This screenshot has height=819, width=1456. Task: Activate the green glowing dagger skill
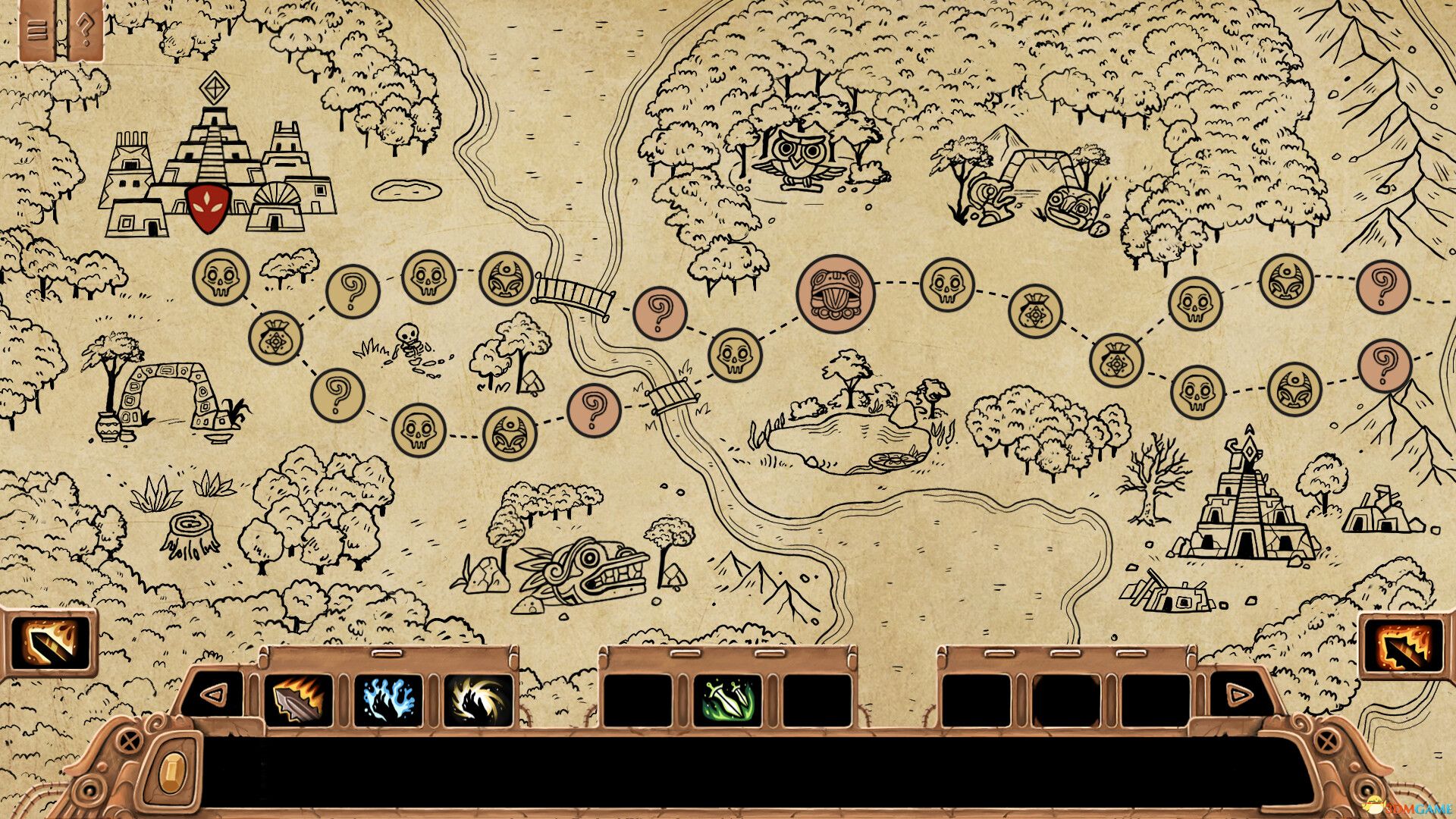click(x=727, y=701)
